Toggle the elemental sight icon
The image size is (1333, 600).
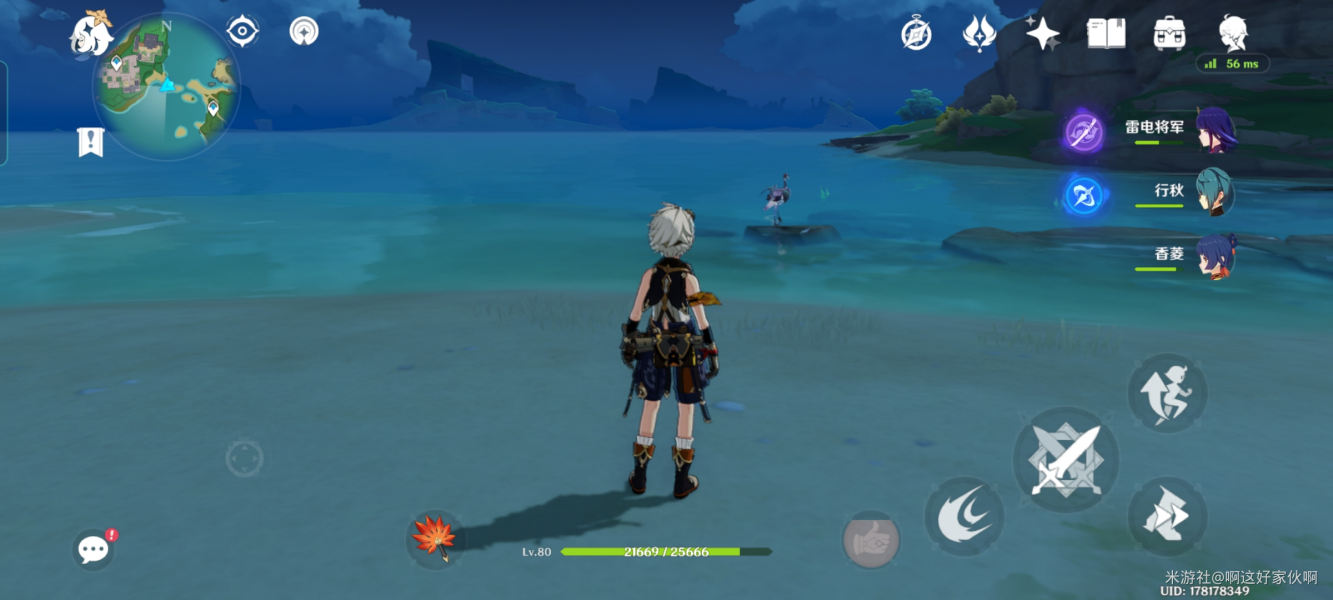(304, 31)
